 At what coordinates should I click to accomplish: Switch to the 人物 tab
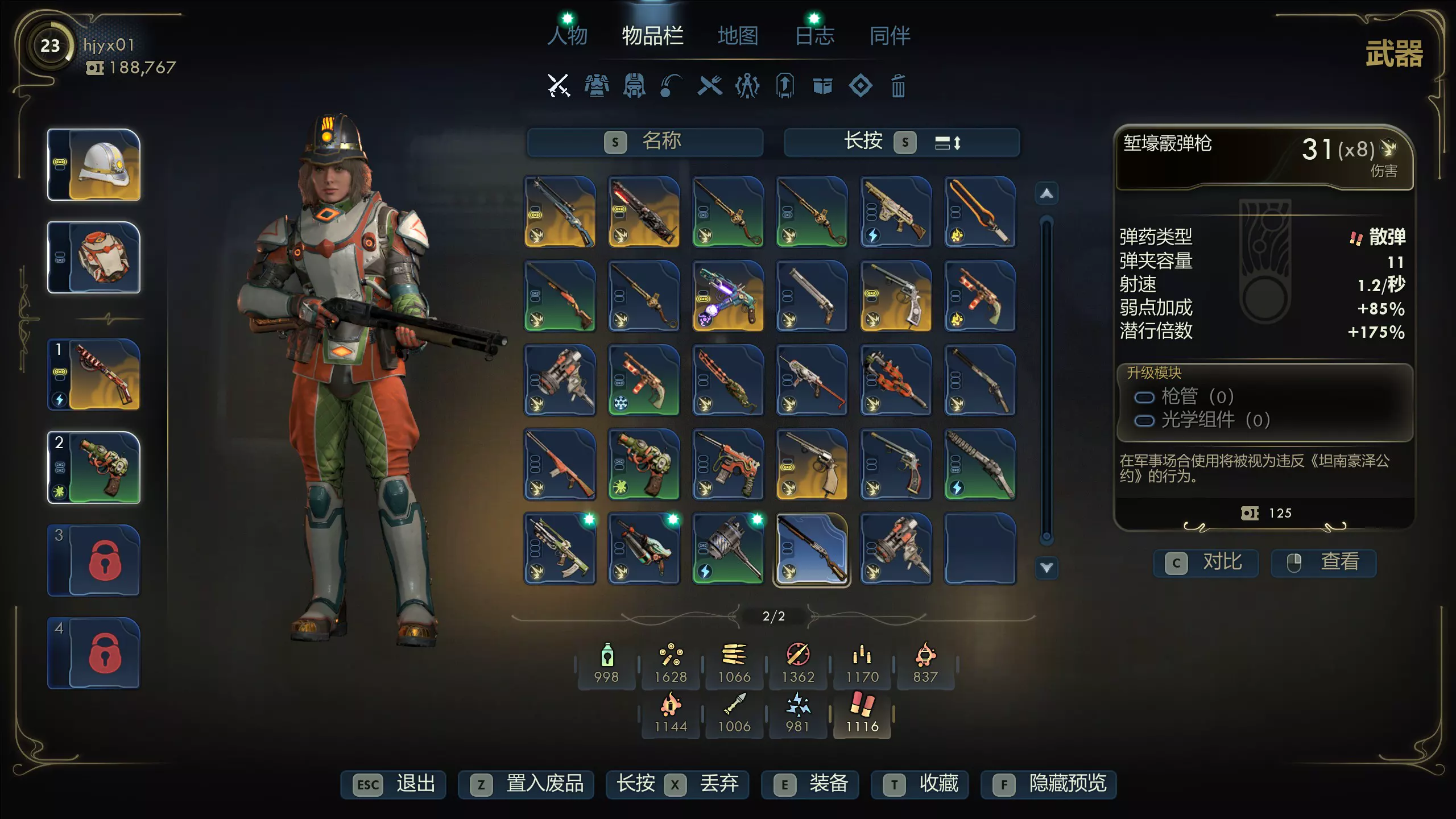coord(568,36)
